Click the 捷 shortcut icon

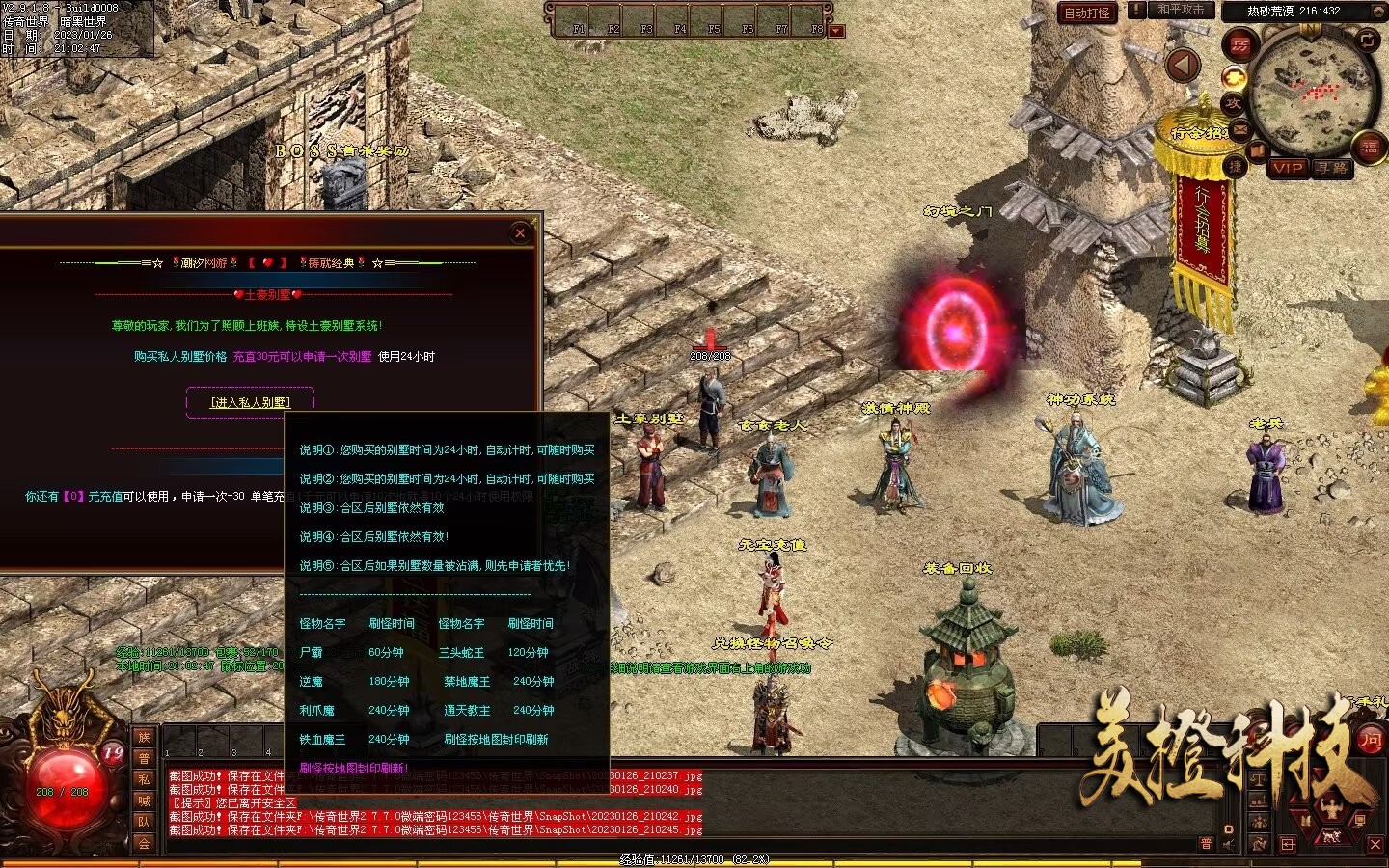tap(1236, 167)
